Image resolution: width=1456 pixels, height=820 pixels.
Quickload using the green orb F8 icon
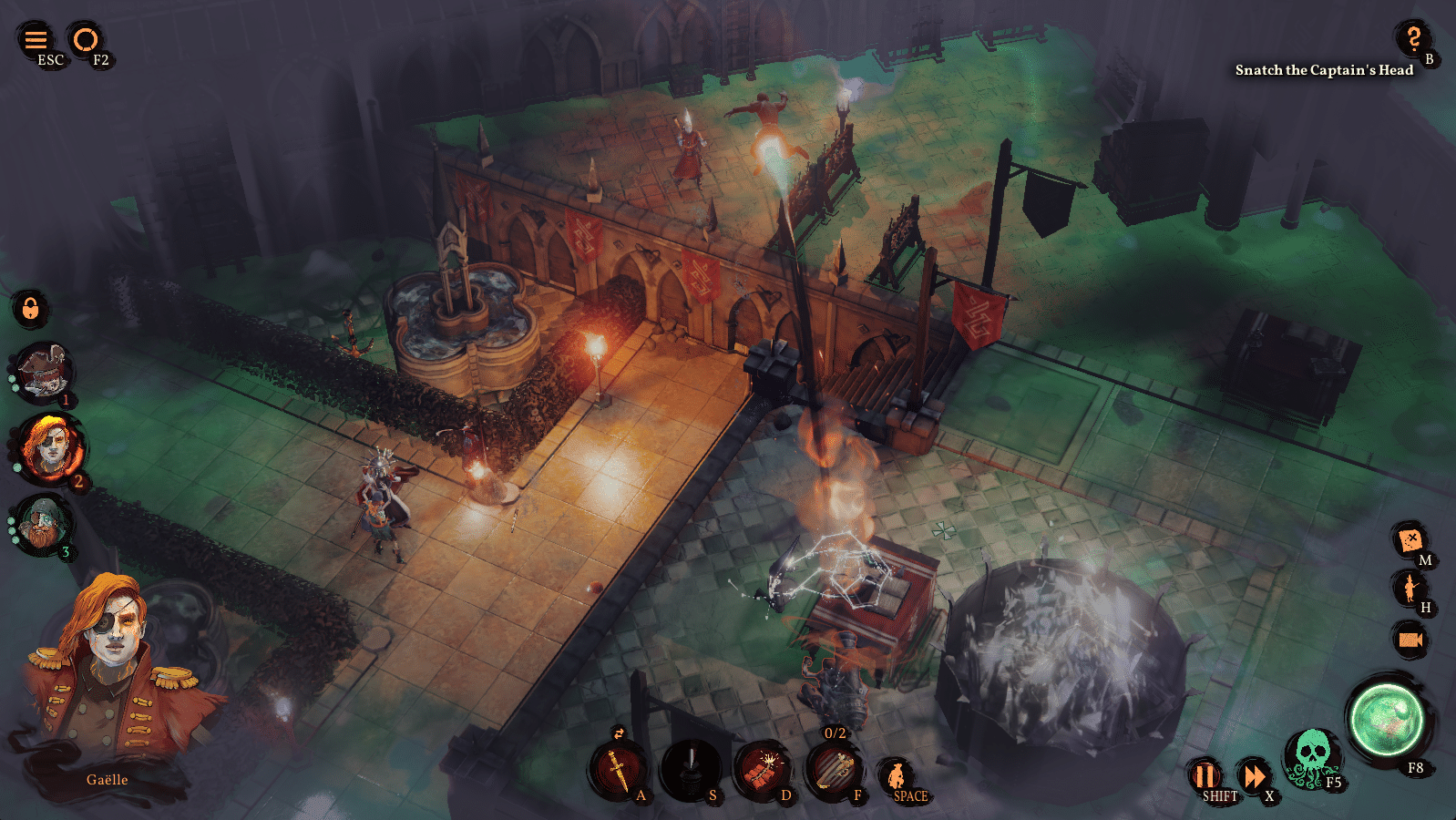tap(1388, 718)
